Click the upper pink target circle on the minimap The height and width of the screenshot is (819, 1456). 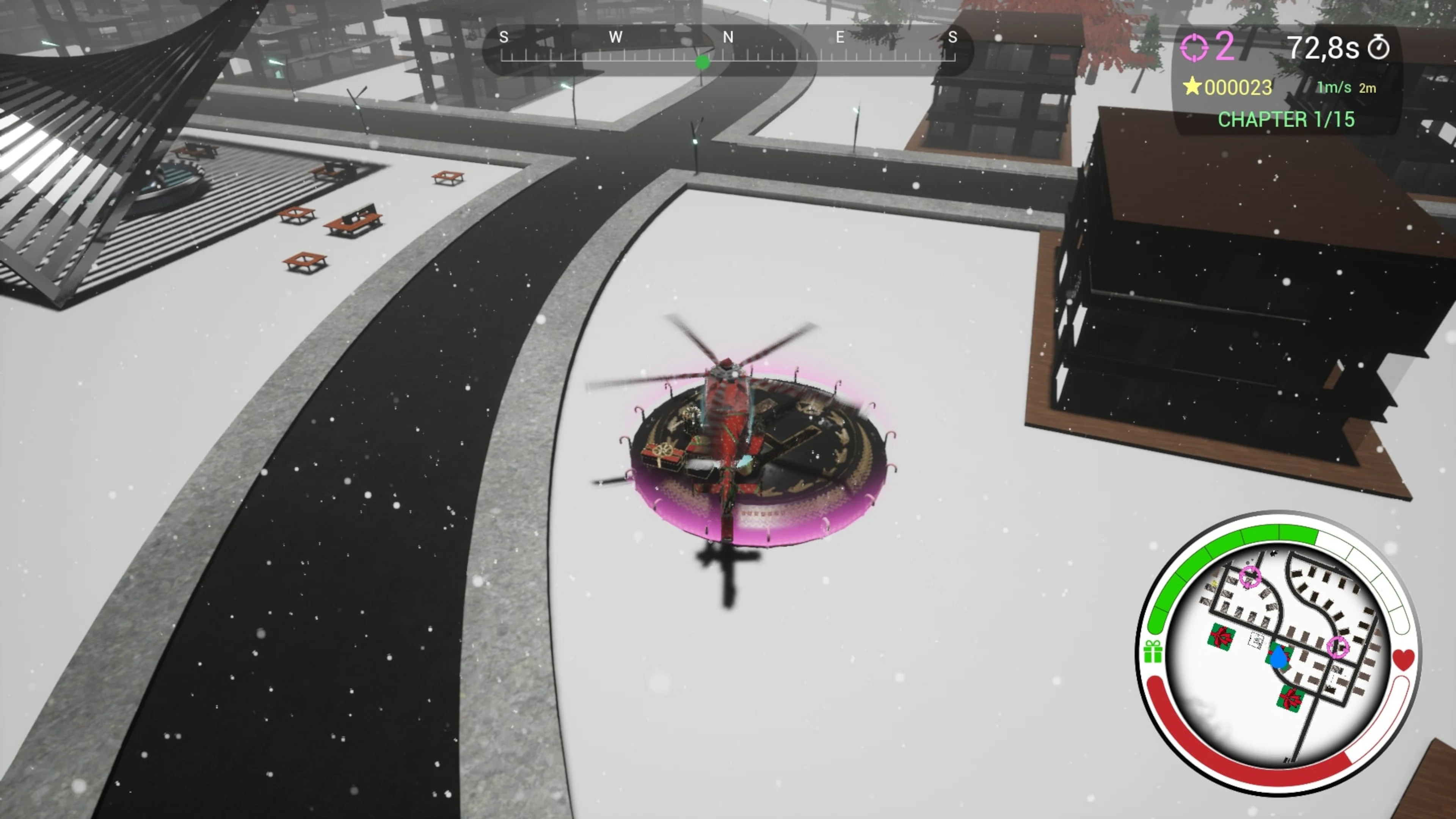click(x=1250, y=576)
